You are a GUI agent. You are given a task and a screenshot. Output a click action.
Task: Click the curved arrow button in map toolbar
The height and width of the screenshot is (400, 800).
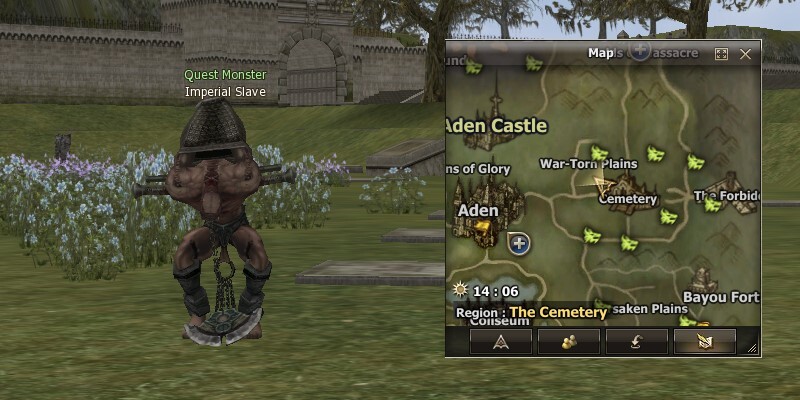[x=636, y=341]
